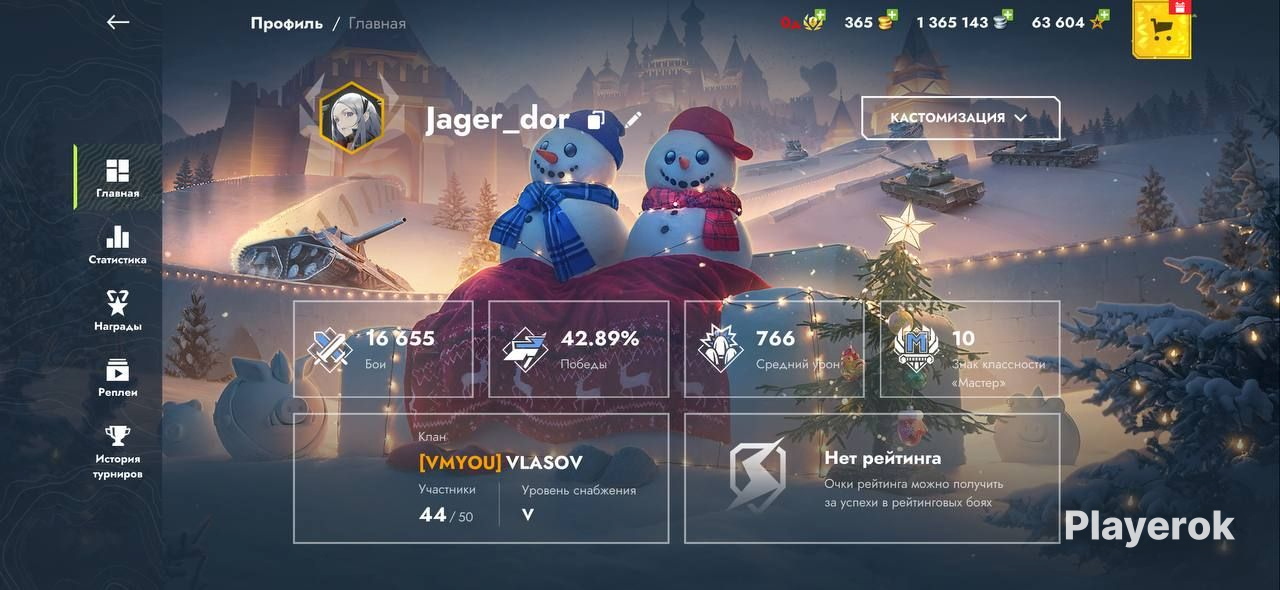Edit nickname with the pencil icon

point(633,120)
